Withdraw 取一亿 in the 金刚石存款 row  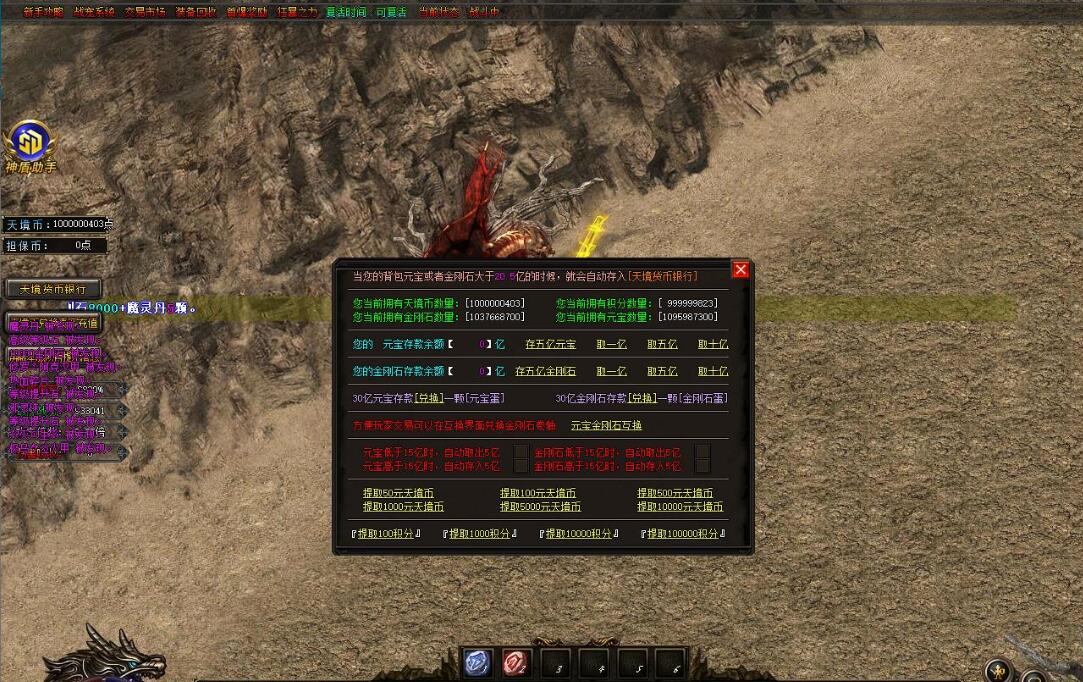pyautogui.click(x=611, y=371)
